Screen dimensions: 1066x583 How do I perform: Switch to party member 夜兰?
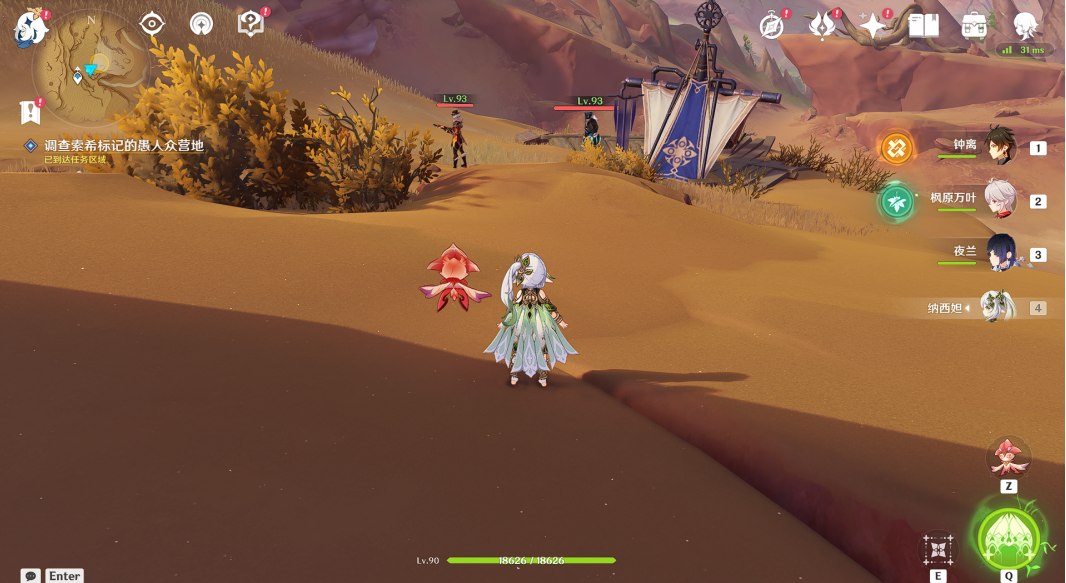1000,253
